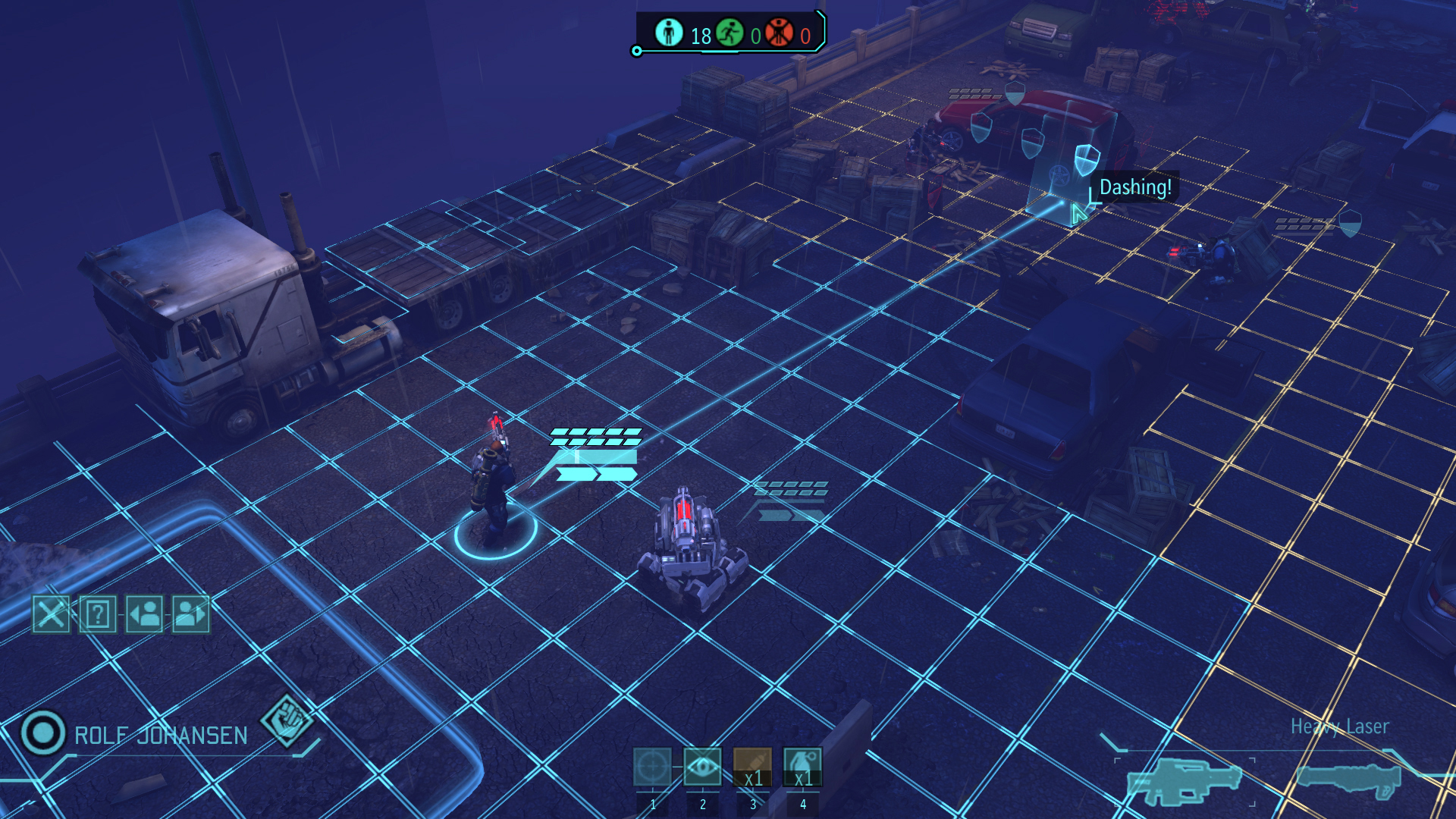Click the crossed-swords end turn icon
Screen dimensions: 1456x819
click(50, 616)
